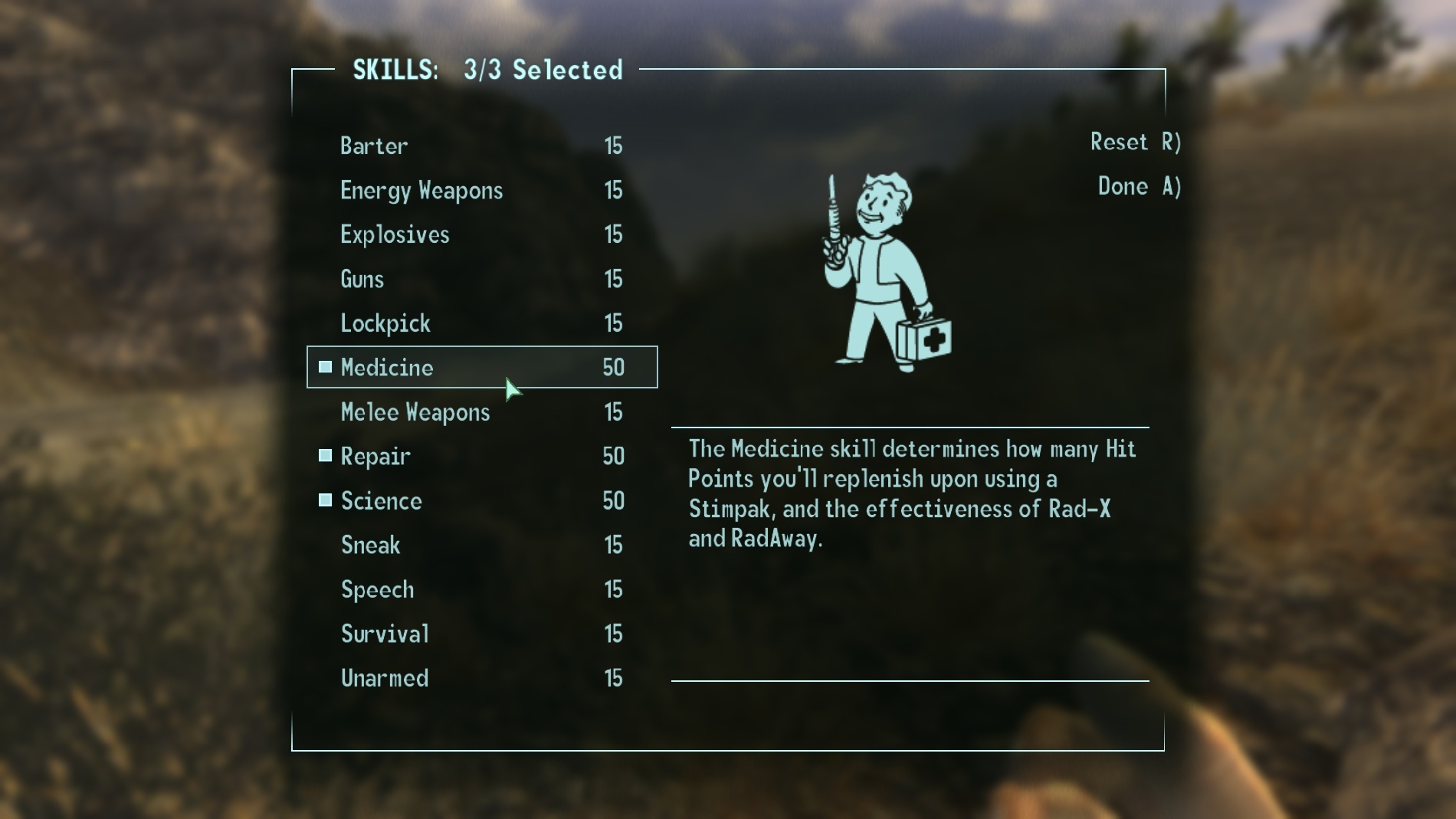Image resolution: width=1456 pixels, height=819 pixels.
Task: Deselect the tagged Repair skill
Action: pyautogui.click(x=375, y=457)
